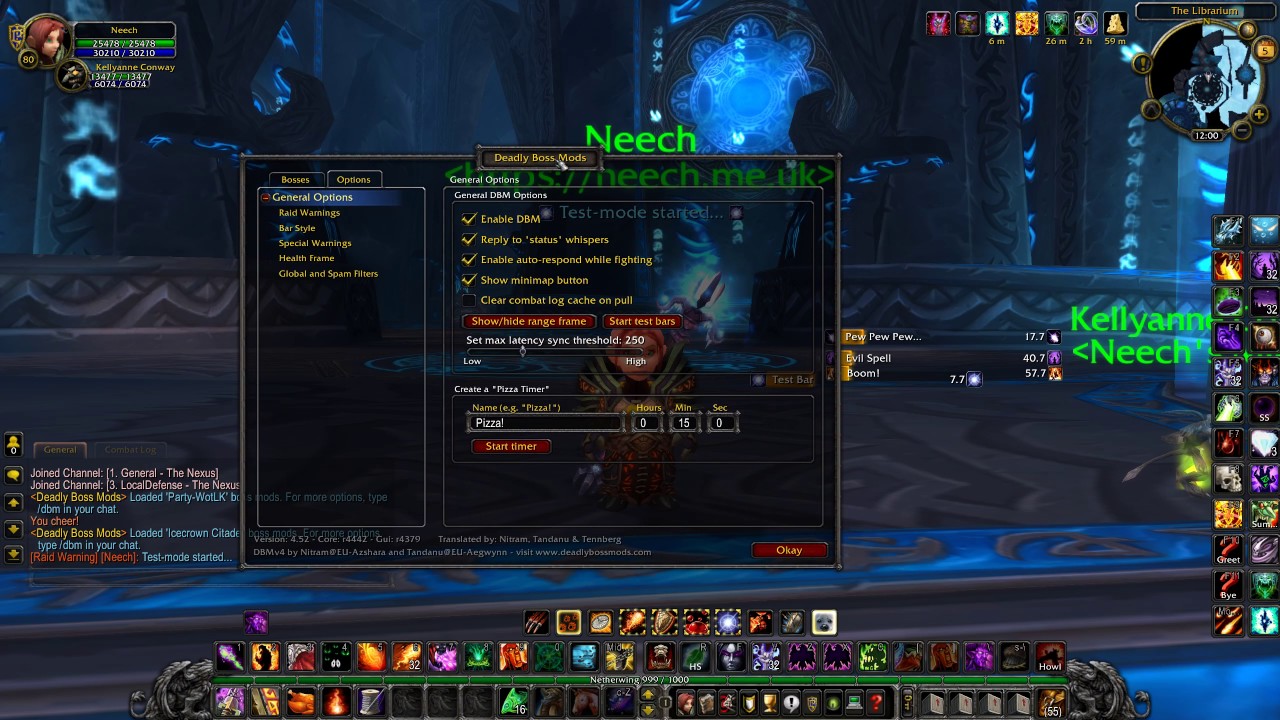Toggle "Show minimap button"
This screenshot has width=1280, height=720.
pos(469,280)
